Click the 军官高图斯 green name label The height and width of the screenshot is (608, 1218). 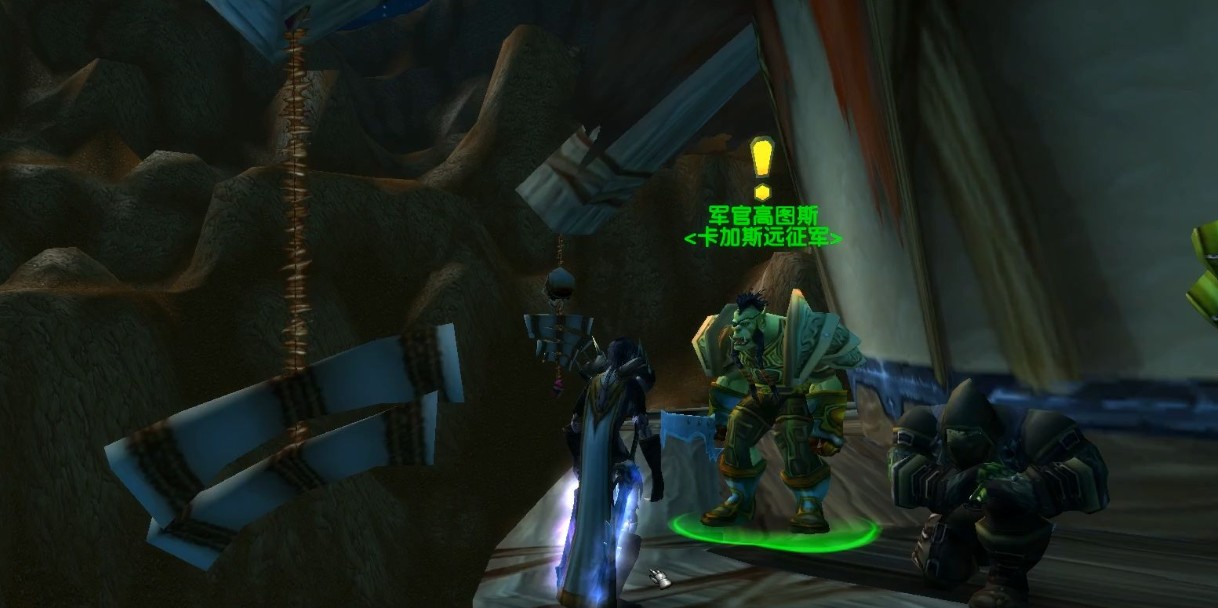762,217
